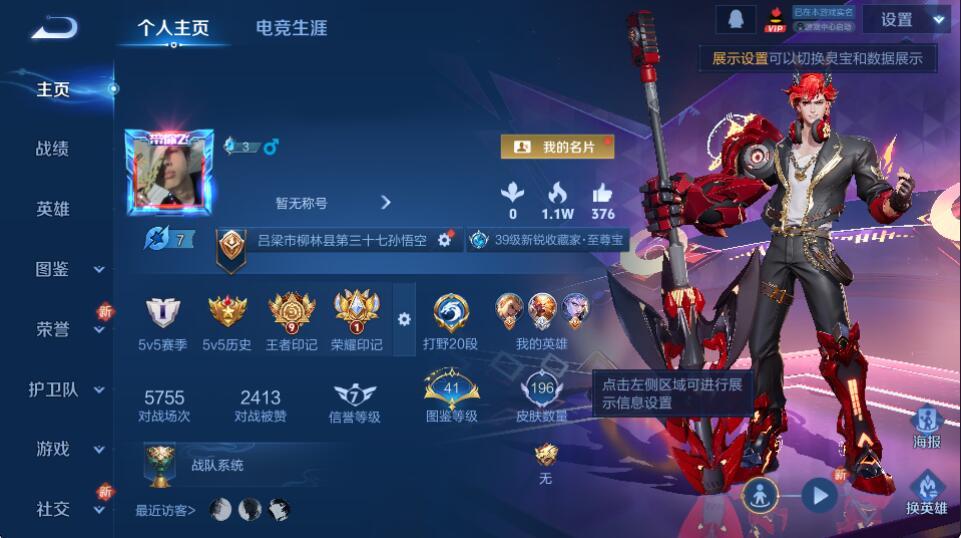961x538 pixels.
Task: Play the hero showcase animation
Action: click(x=819, y=494)
